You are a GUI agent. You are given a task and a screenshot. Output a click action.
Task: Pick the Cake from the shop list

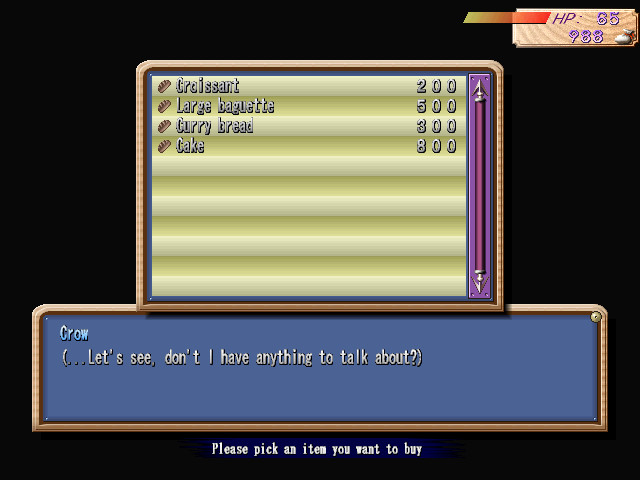(x=190, y=147)
